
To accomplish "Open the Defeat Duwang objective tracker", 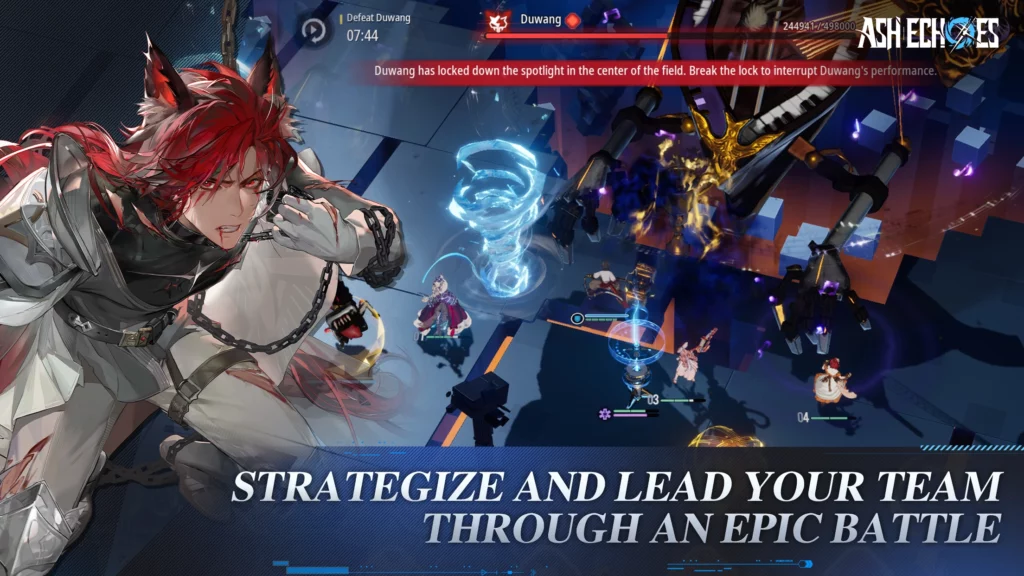I will click(376, 27).
